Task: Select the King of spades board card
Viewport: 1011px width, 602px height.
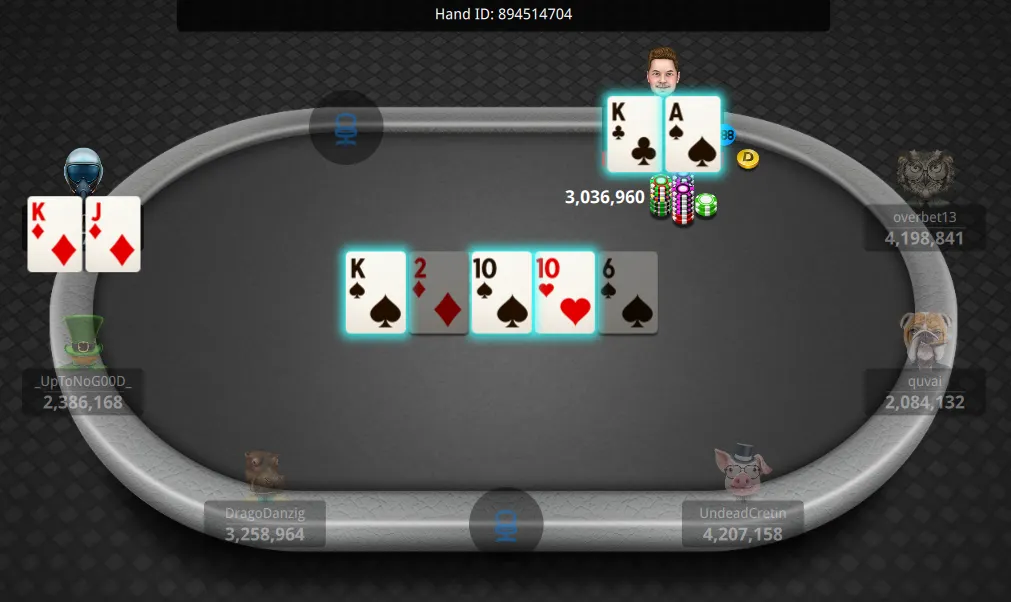Action: (376, 292)
